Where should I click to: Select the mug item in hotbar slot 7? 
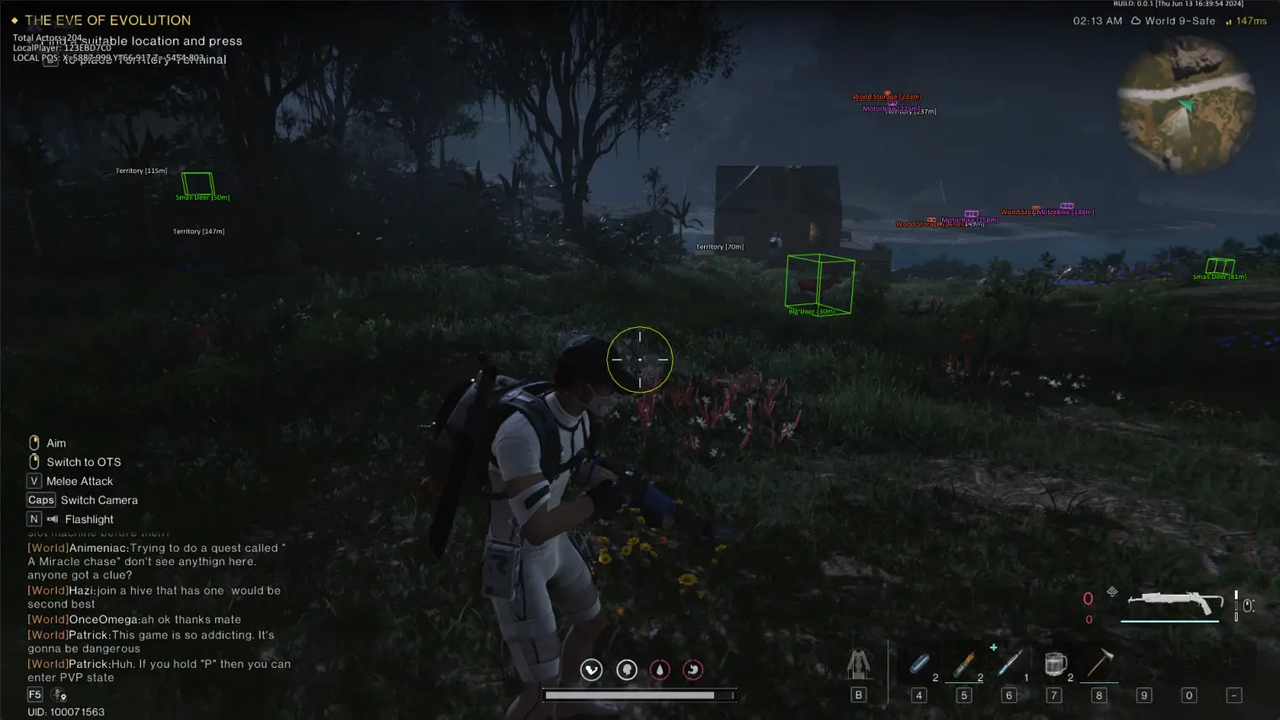coord(1055,665)
